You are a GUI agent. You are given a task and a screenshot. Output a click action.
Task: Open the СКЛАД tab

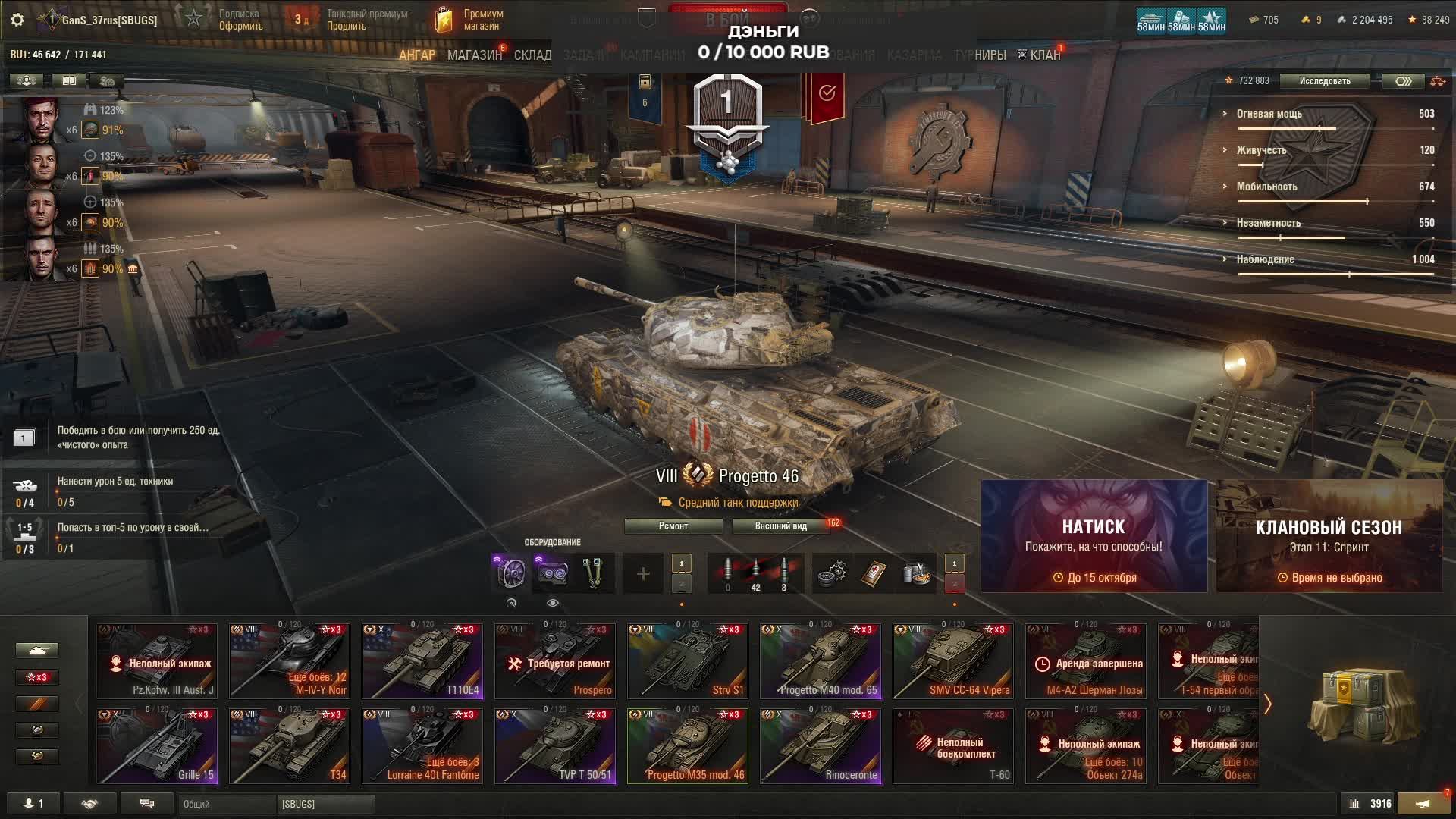tap(532, 55)
